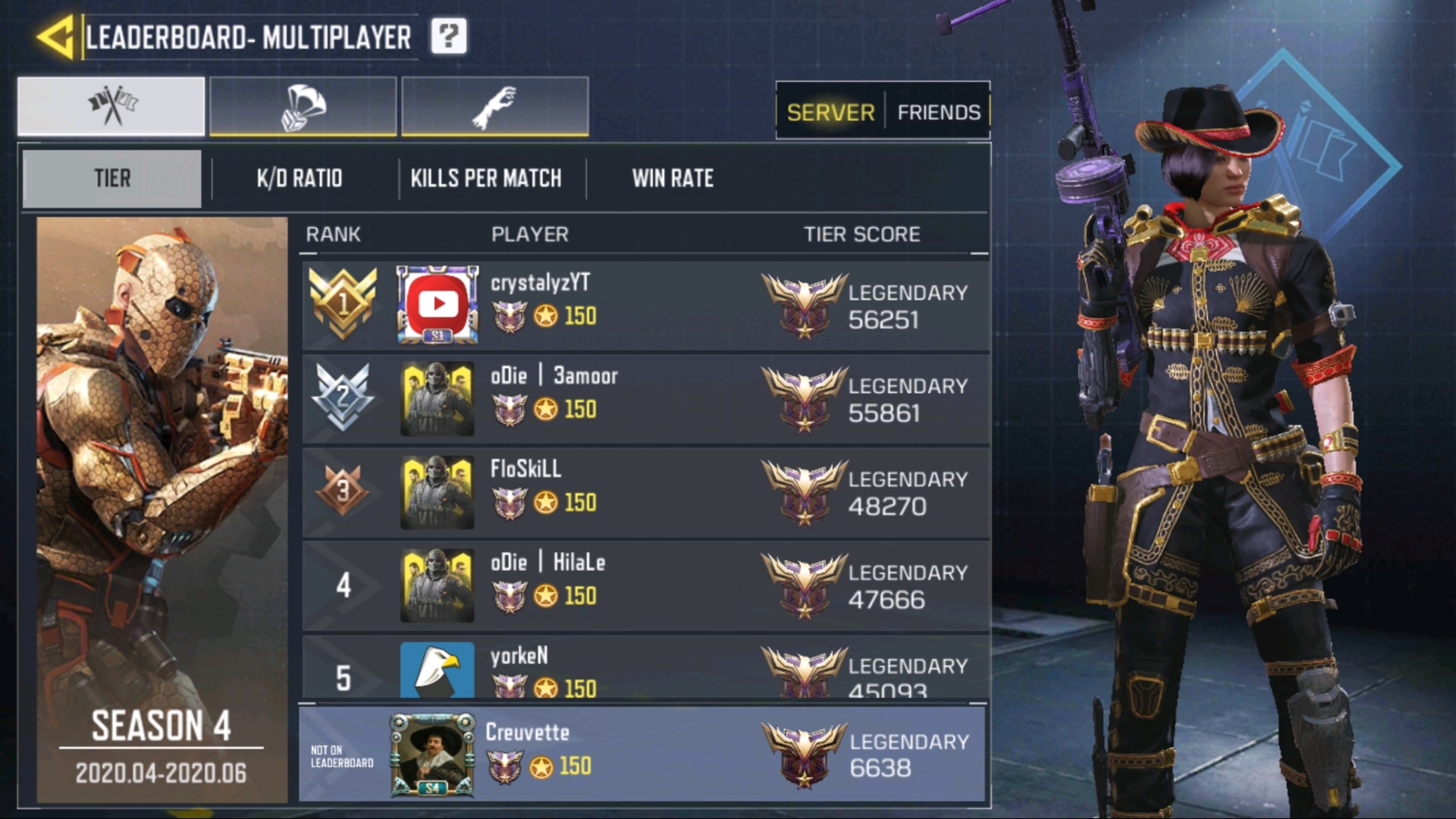Show the Server leaderboard

tap(830, 112)
